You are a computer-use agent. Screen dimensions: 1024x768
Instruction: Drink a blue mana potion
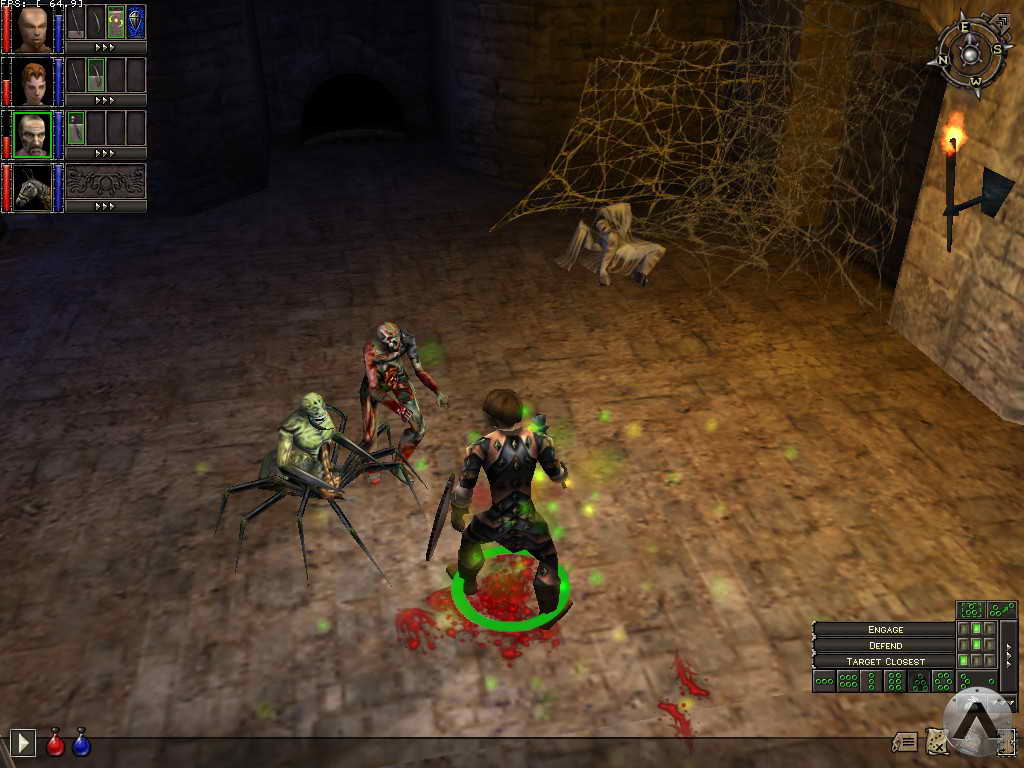(x=81, y=743)
